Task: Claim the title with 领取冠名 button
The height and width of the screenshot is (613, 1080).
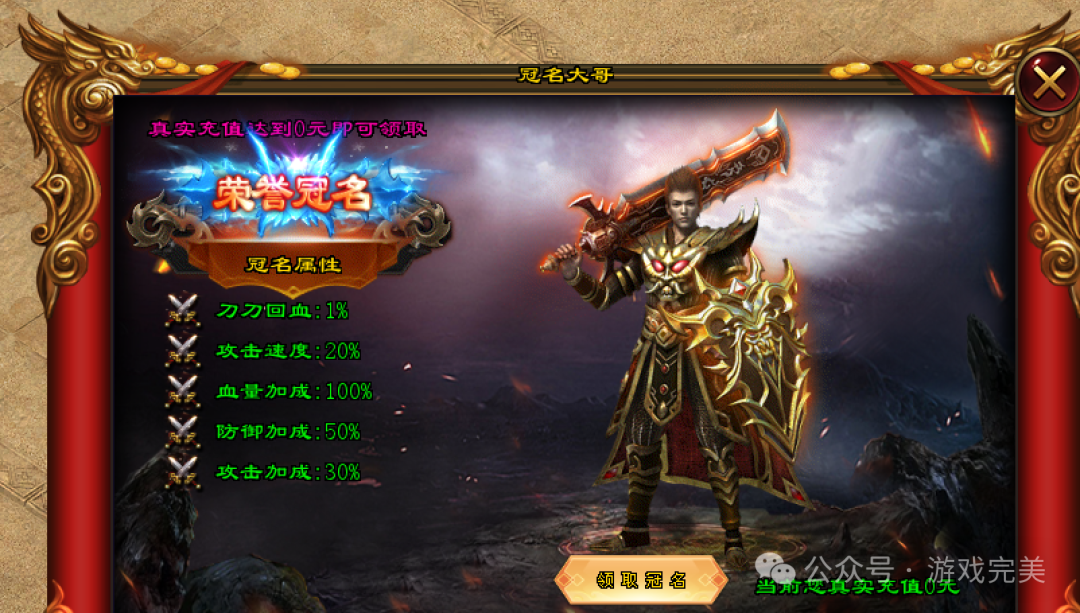Action: click(641, 581)
